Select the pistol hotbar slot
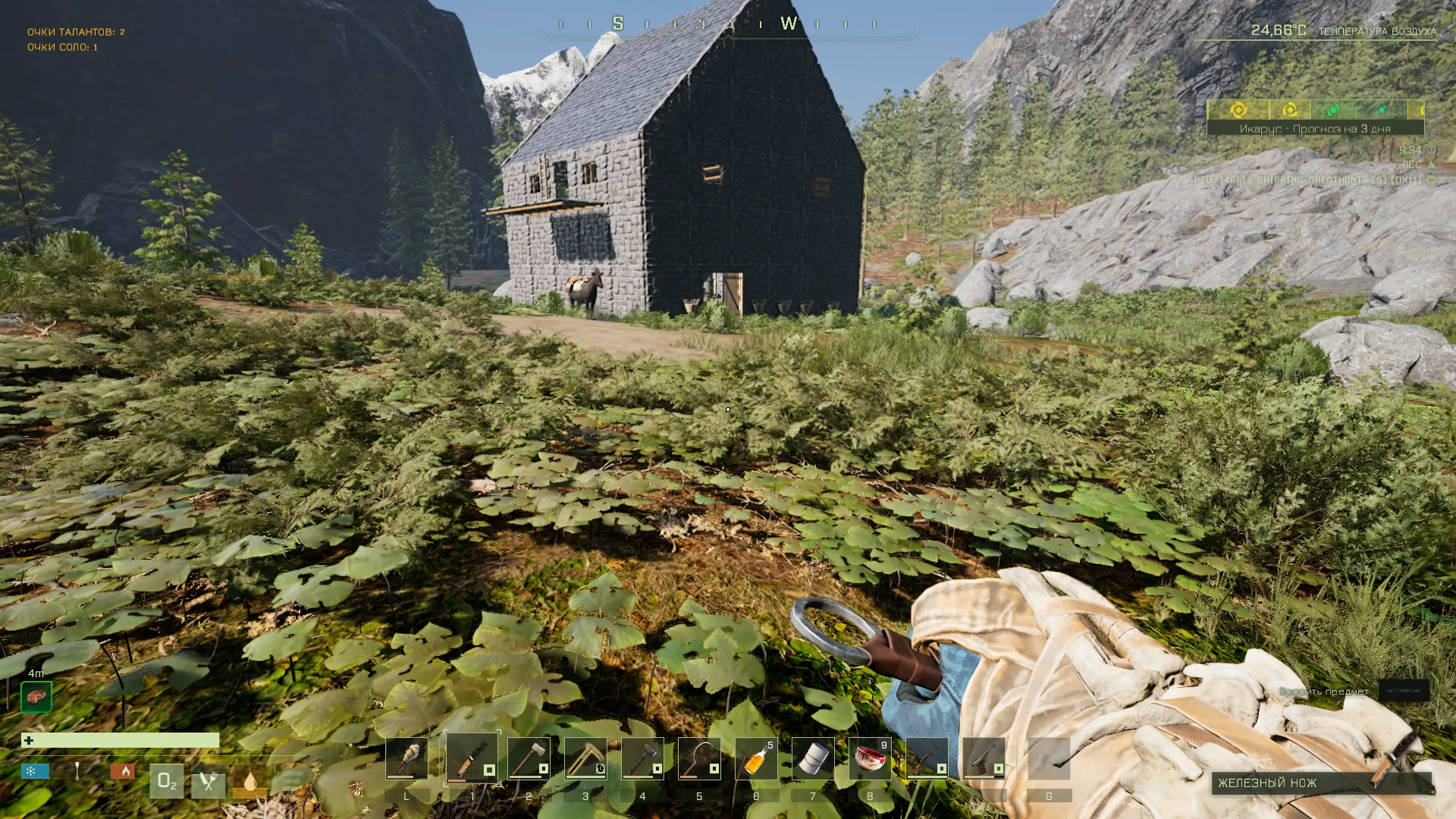1456x819 pixels. (x=984, y=758)
